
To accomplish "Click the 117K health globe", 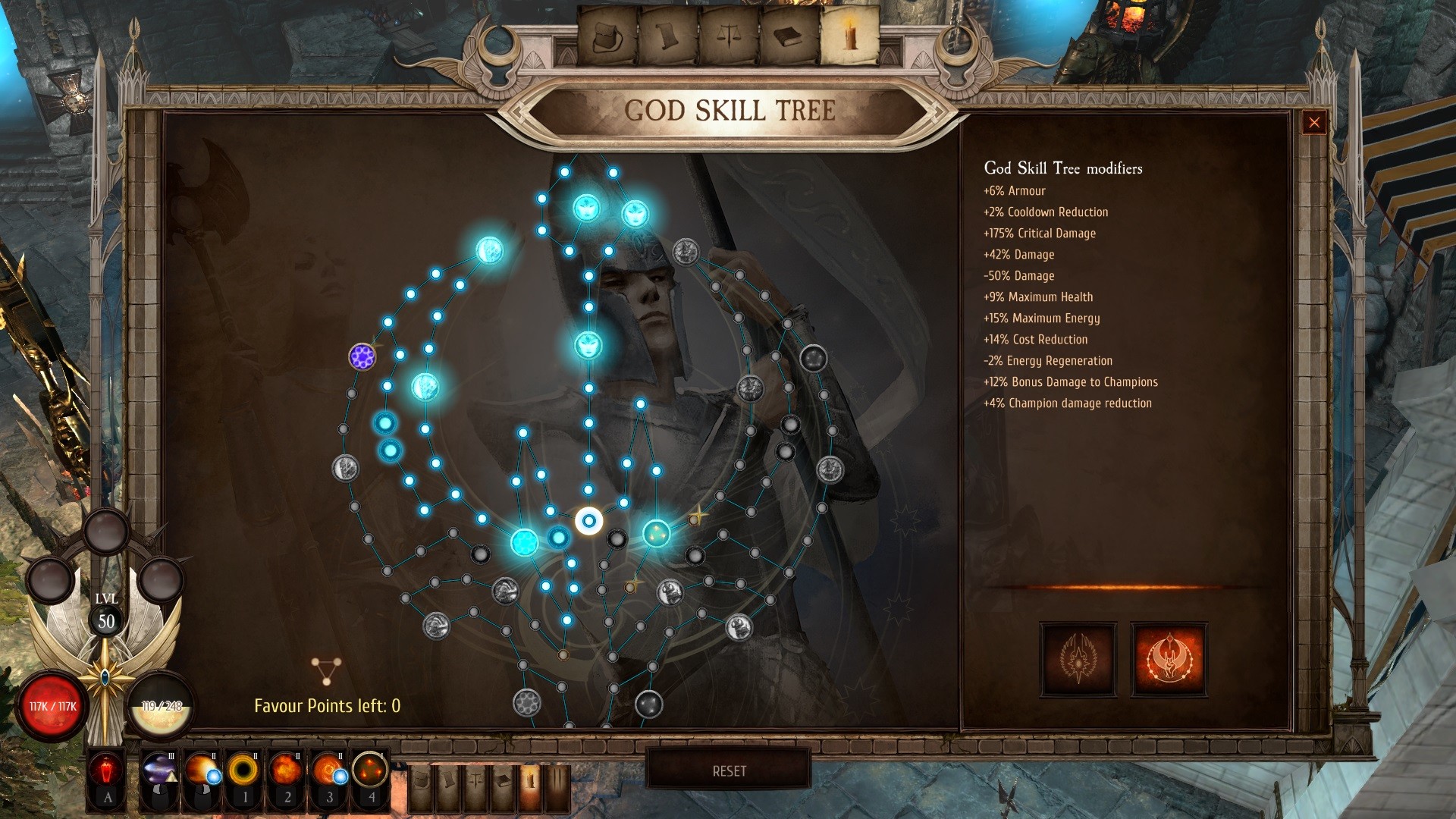I will [x=53, y=705].
